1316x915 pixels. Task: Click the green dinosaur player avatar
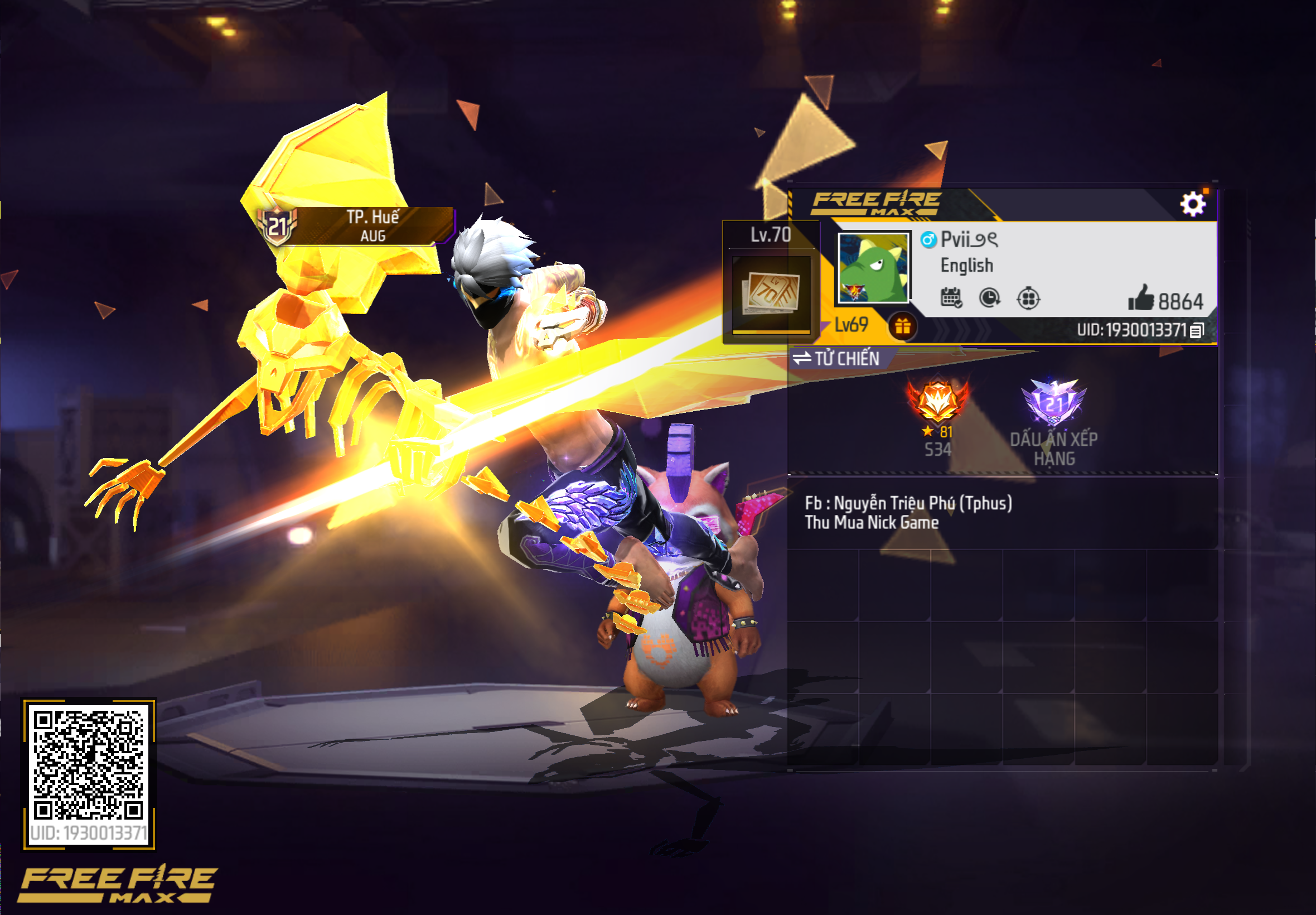pyautogui.click(x=873, y=268)
